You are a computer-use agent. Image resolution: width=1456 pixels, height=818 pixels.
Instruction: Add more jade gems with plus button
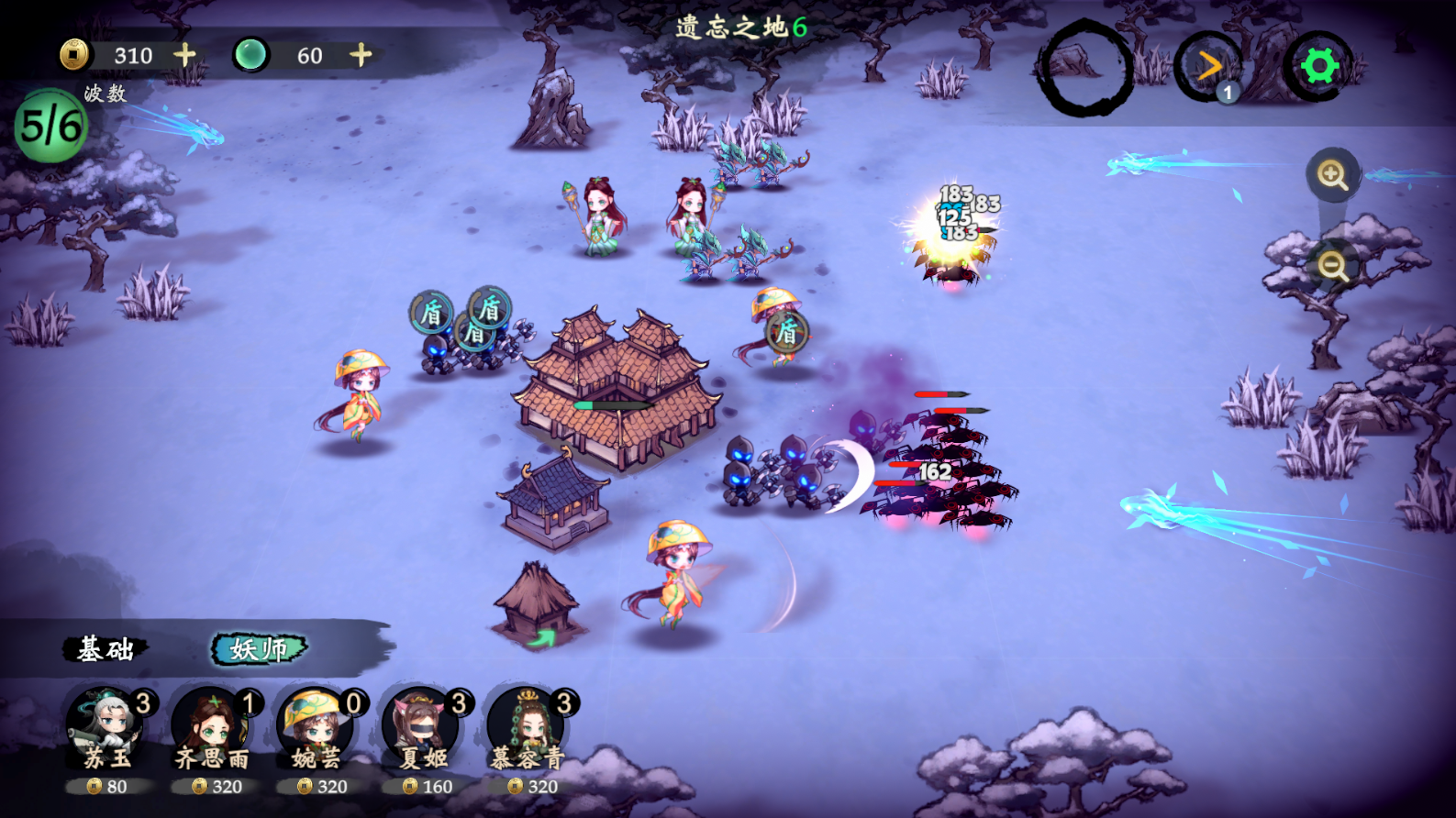click(361, 55)
